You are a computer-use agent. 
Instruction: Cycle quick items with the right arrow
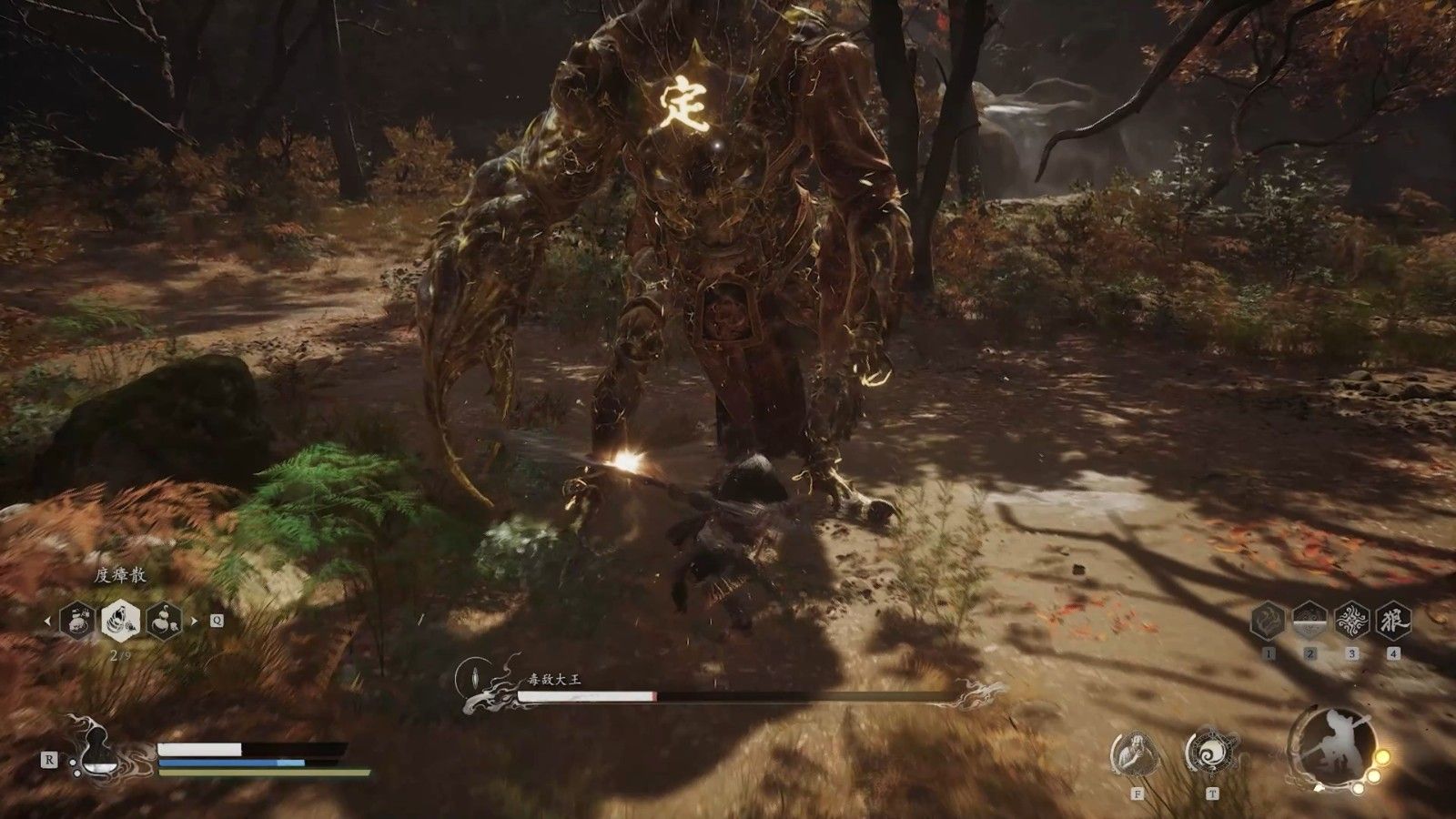(x=192, y=622)
